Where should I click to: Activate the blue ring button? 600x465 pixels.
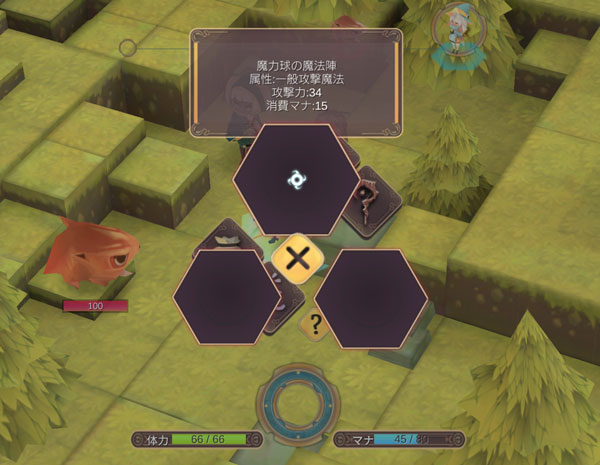point(297,401)
